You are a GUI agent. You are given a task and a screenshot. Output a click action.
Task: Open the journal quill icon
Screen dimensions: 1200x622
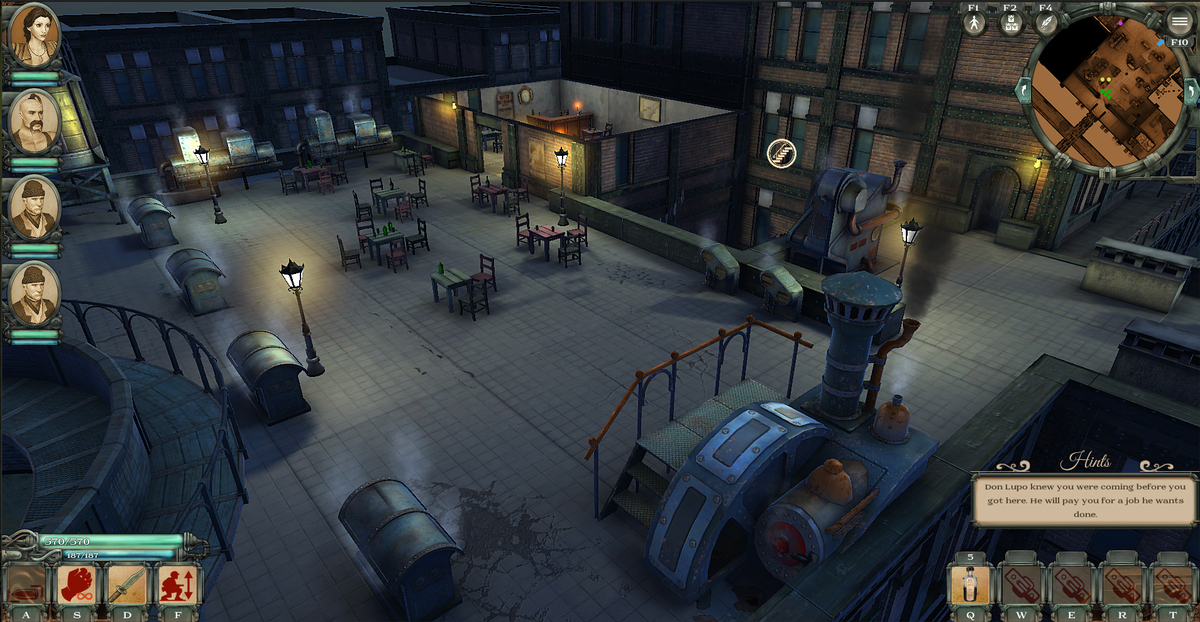pos(1046,24)
